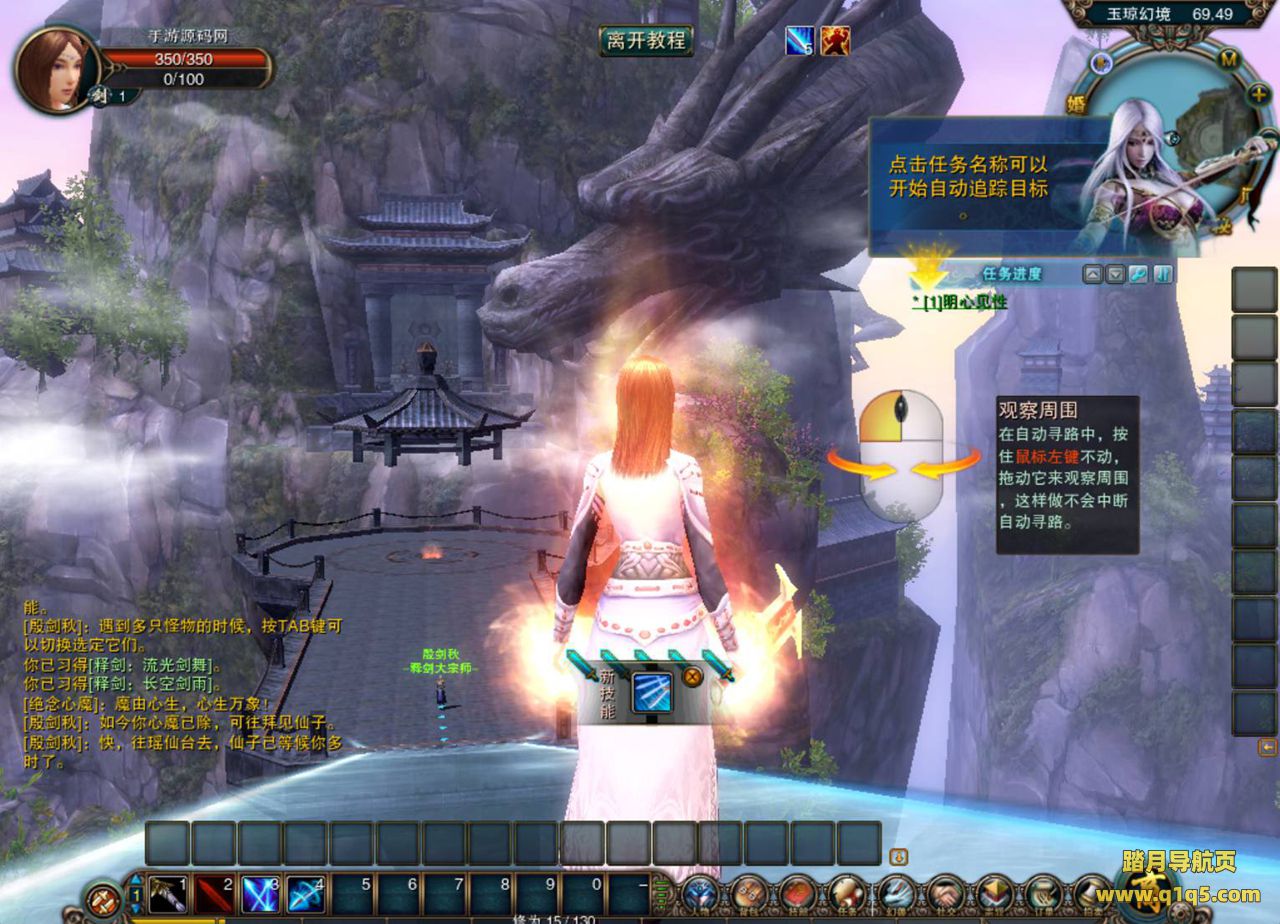Close the 新技能 new skill popup
Viewport: 1280px width, 924px height.
[691, 676]
